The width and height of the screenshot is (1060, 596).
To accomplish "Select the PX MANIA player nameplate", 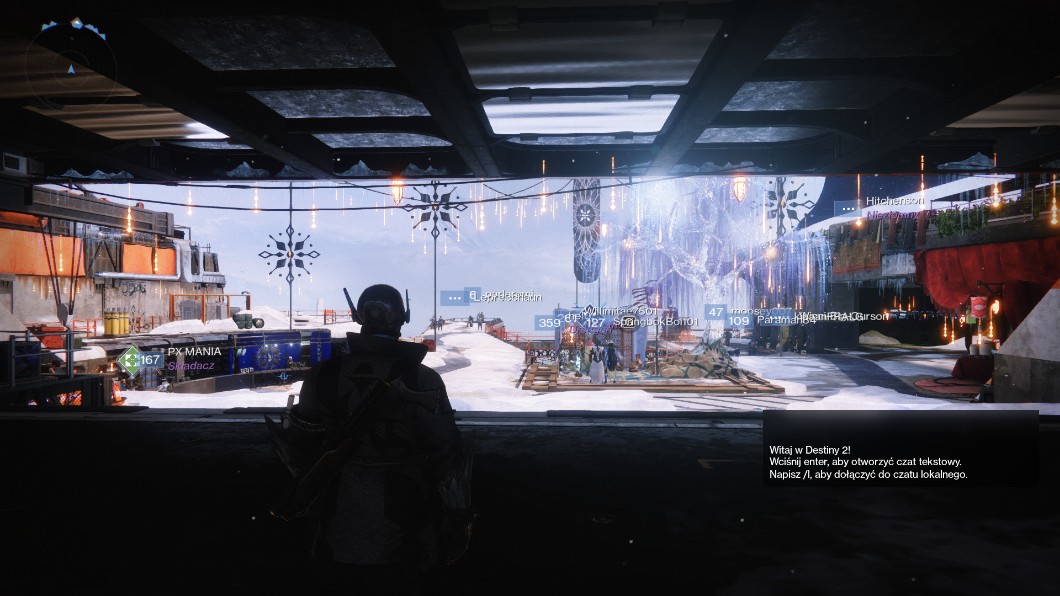I will pos(194,352).
